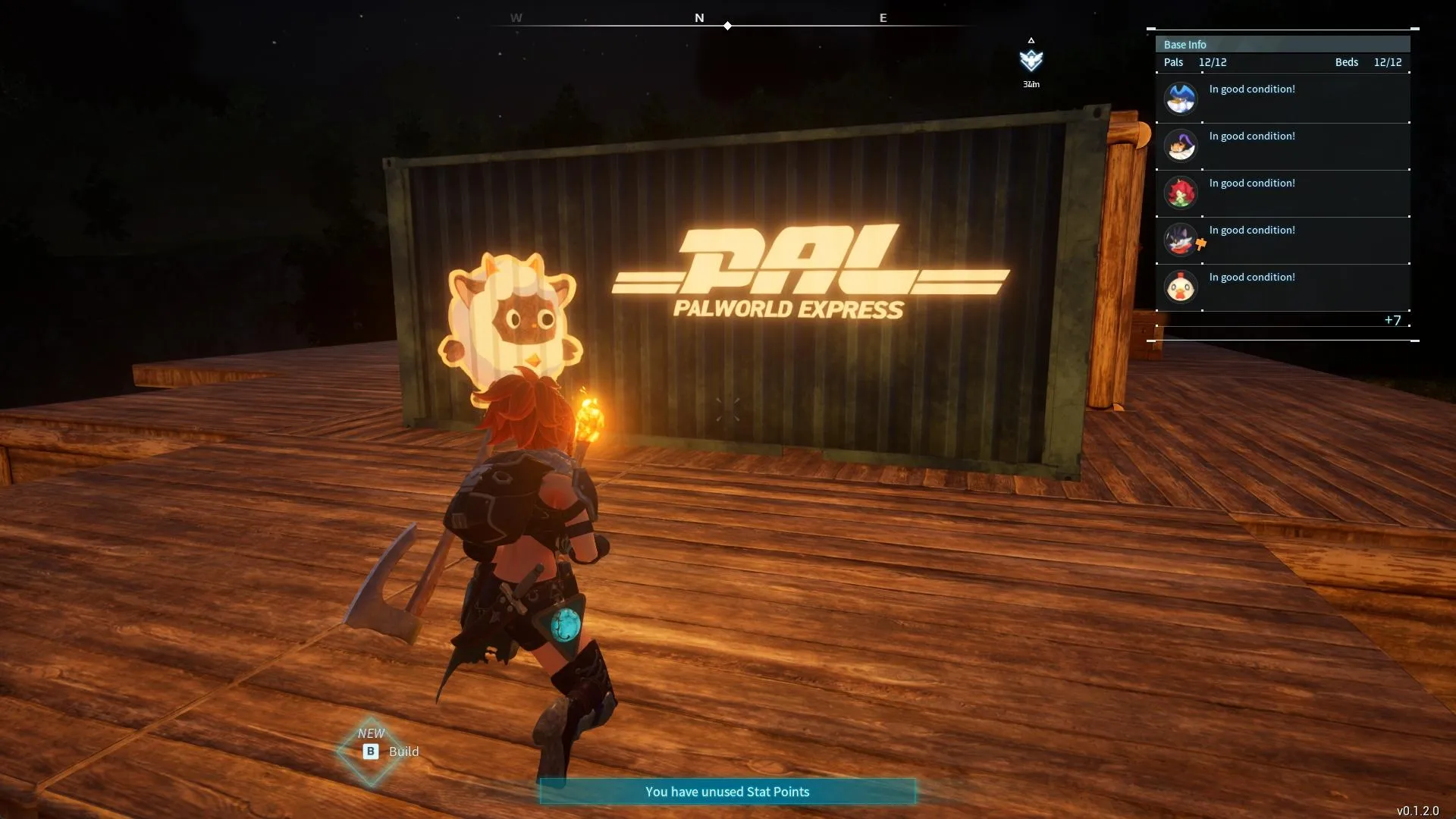The height and width of the screenshot is (819, 1456).
Task: Open the Base Info panel header
Action: (1282, 45)
